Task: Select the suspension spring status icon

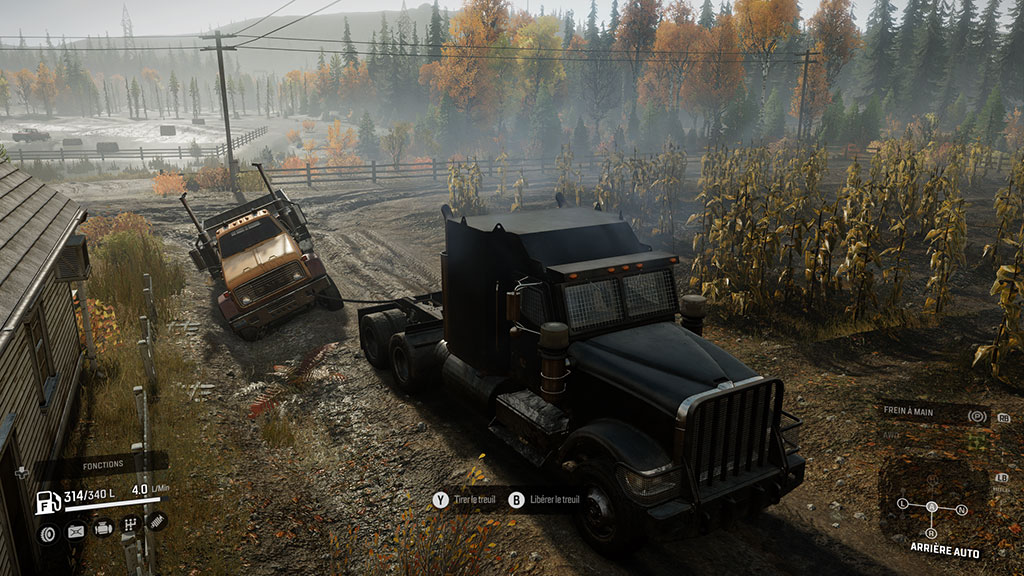Action: 156,520
